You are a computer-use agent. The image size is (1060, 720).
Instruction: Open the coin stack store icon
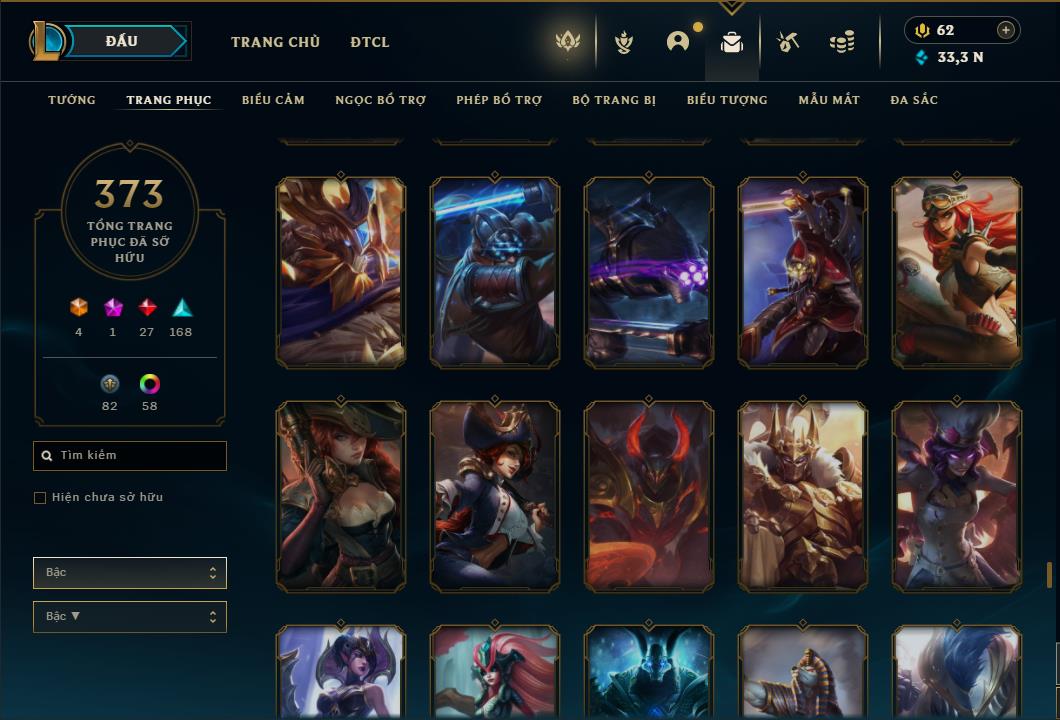point(842,42)
